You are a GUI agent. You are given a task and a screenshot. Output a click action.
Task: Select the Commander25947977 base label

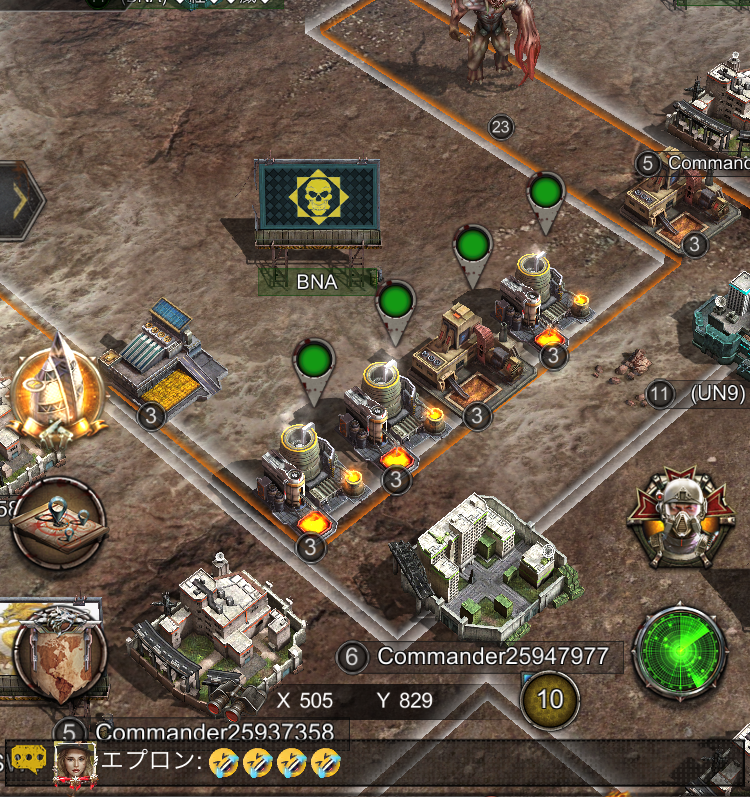pyautogui.click(x=492, y=657)
